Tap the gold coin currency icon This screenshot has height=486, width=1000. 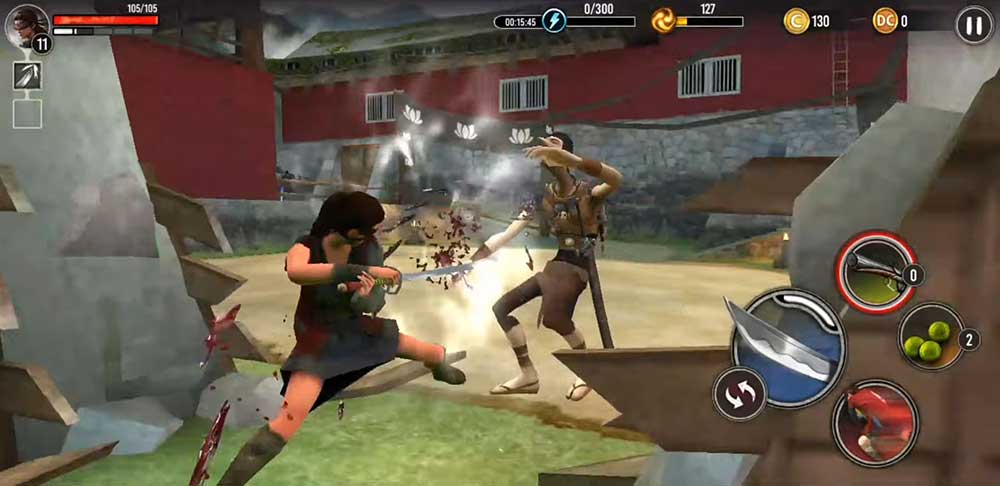point(796,21)
